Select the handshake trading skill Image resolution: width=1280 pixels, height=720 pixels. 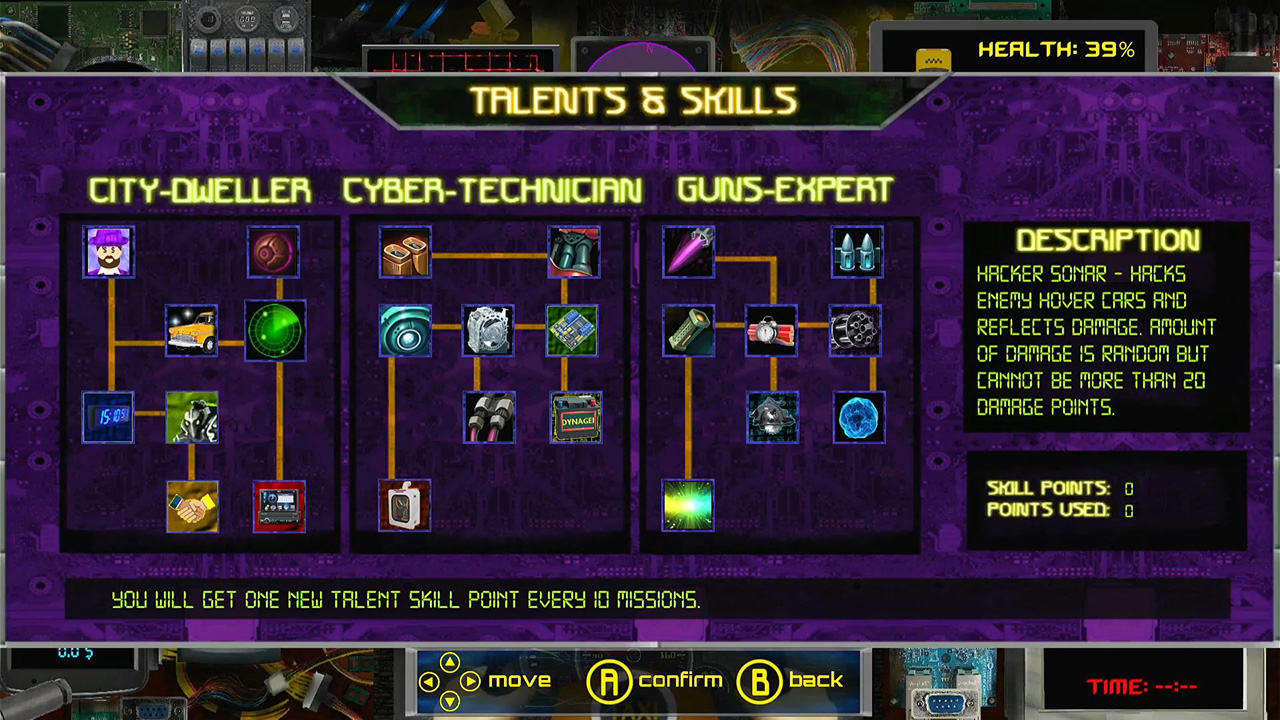(192, 505)
